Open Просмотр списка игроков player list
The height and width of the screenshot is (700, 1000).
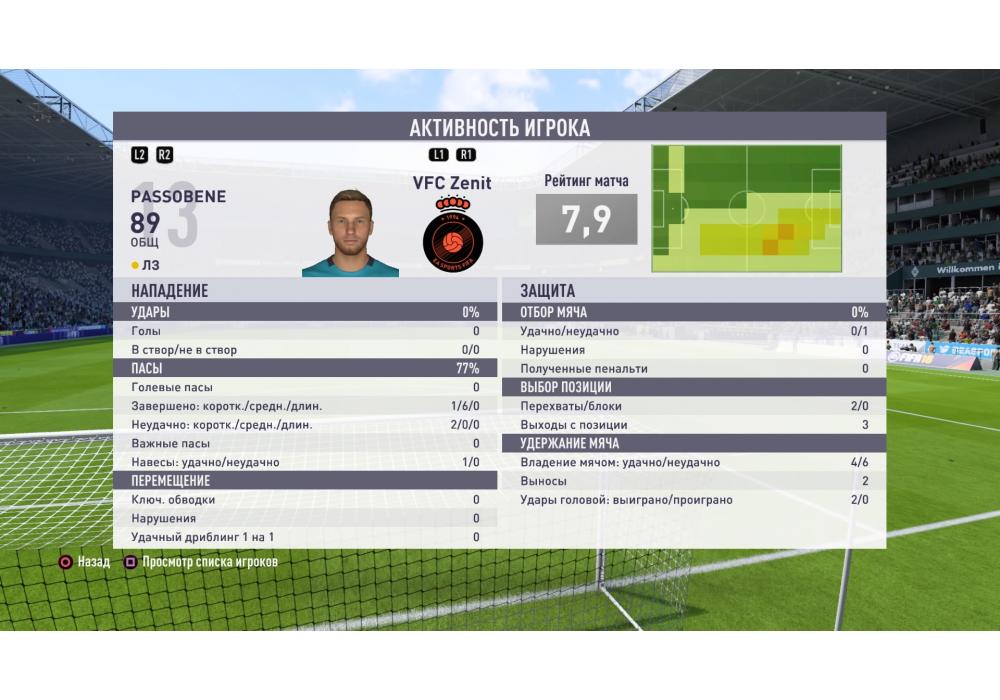209,562
